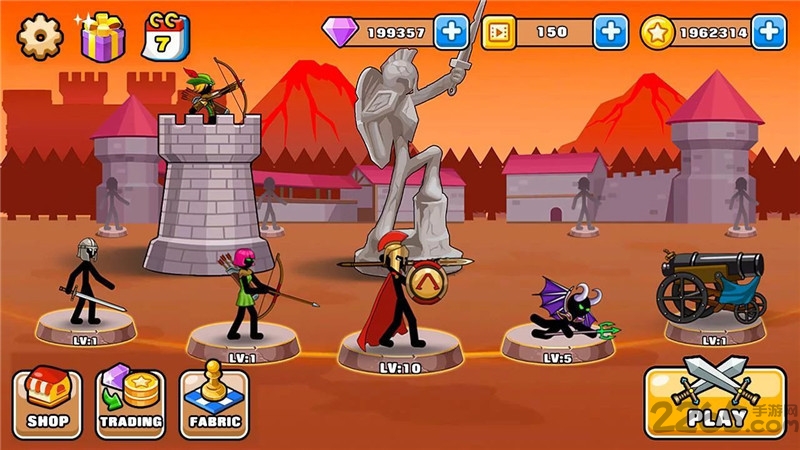800x450 pixels.
Task: Select the LV:5 purple winged demon unit
Action: click(560, 315)
